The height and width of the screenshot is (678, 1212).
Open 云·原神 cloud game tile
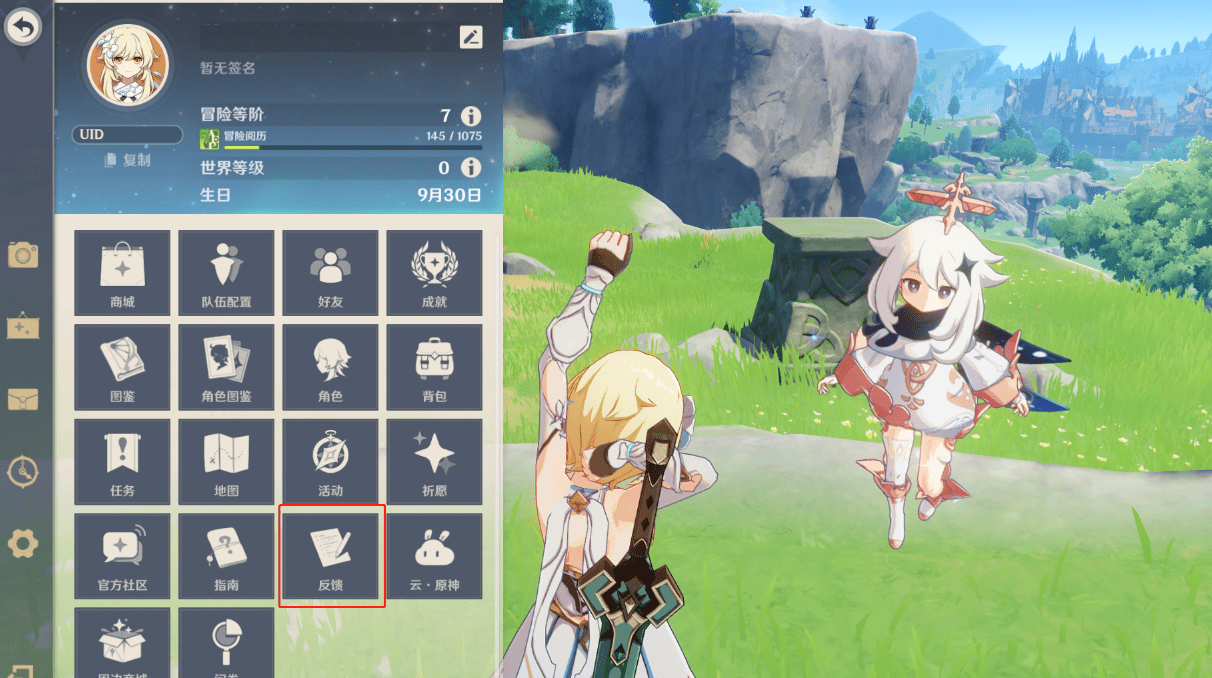[x=434, y=556]
